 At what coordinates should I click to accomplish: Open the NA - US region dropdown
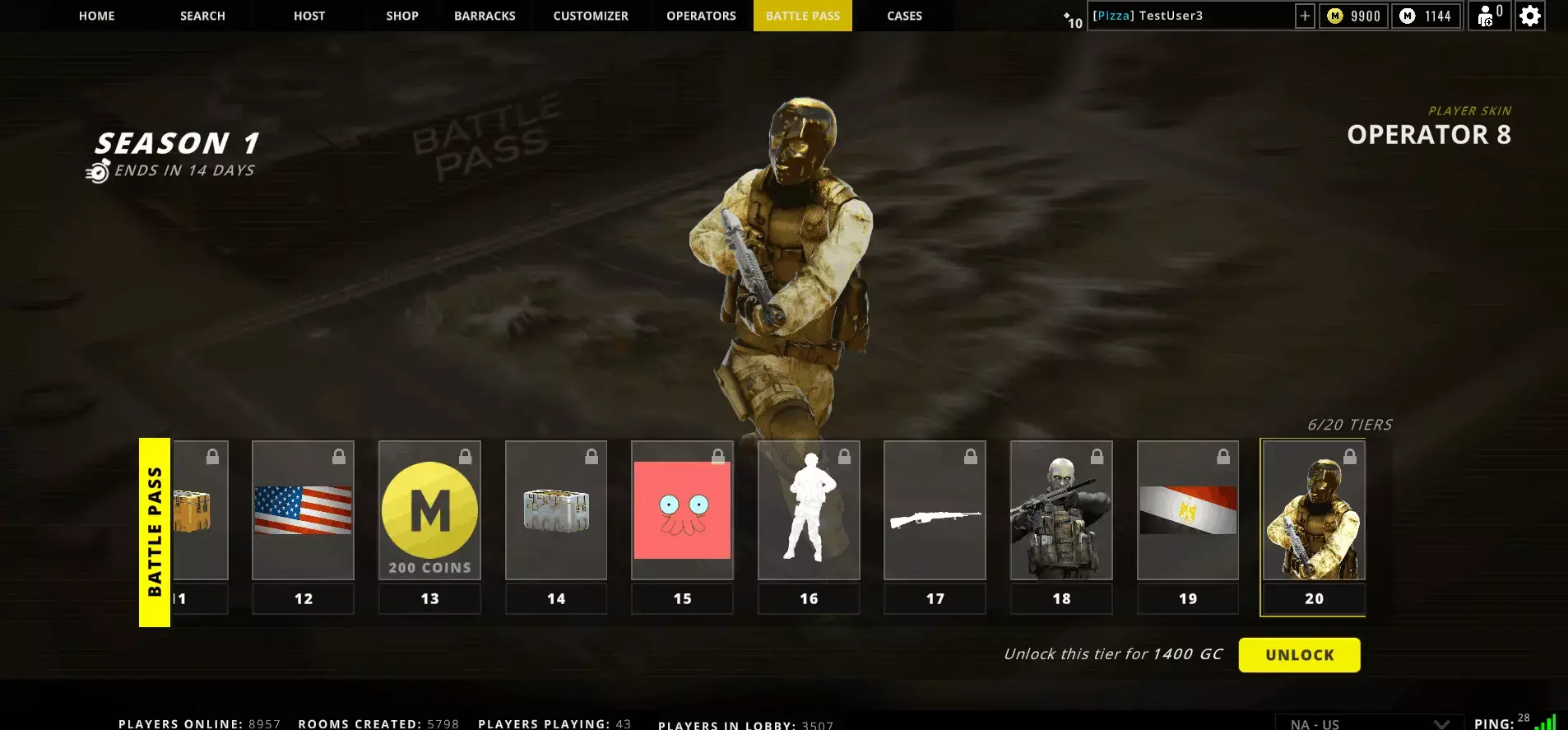(1369, 723)
